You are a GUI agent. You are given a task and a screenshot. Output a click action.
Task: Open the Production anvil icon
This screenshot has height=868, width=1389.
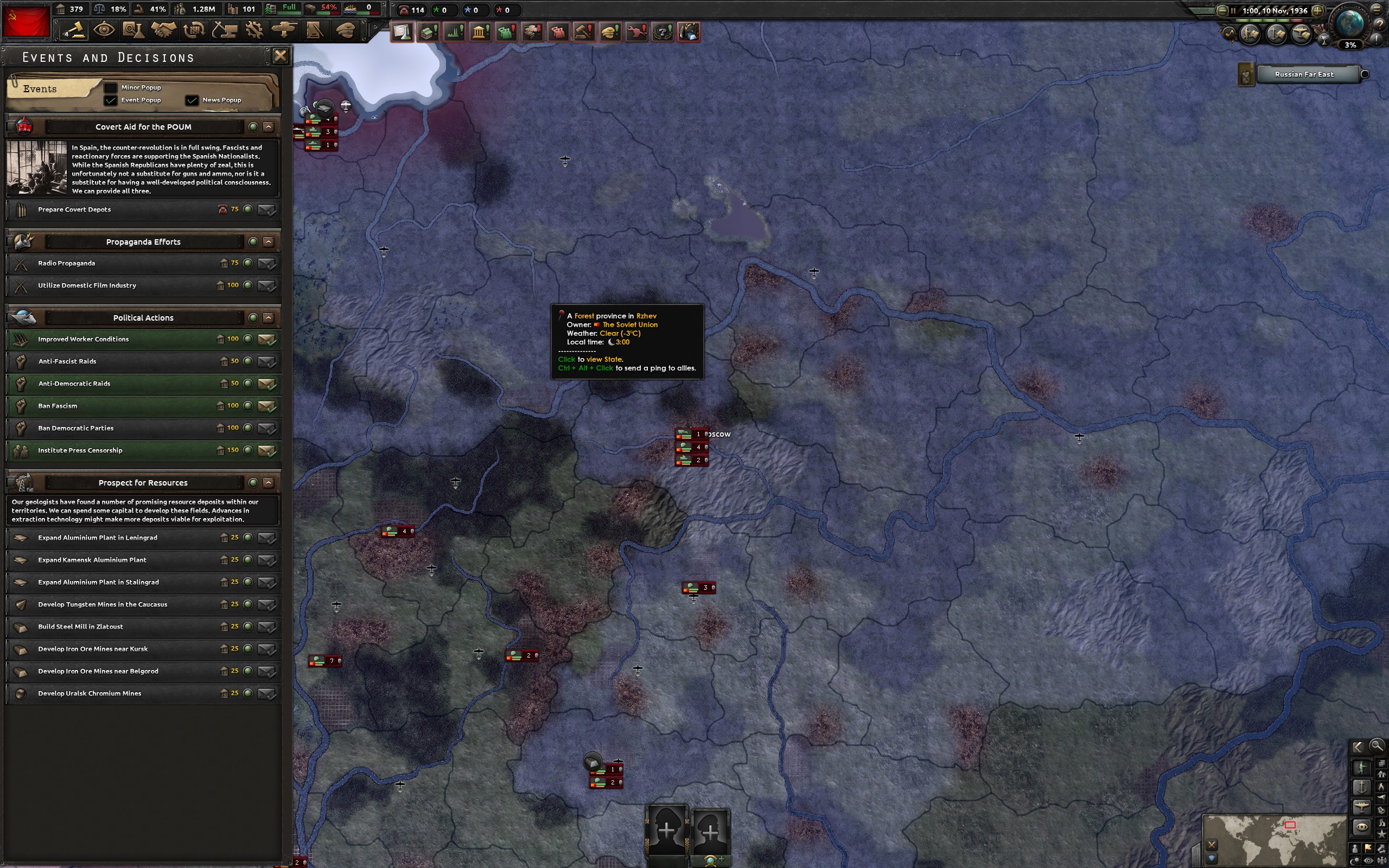225,30
